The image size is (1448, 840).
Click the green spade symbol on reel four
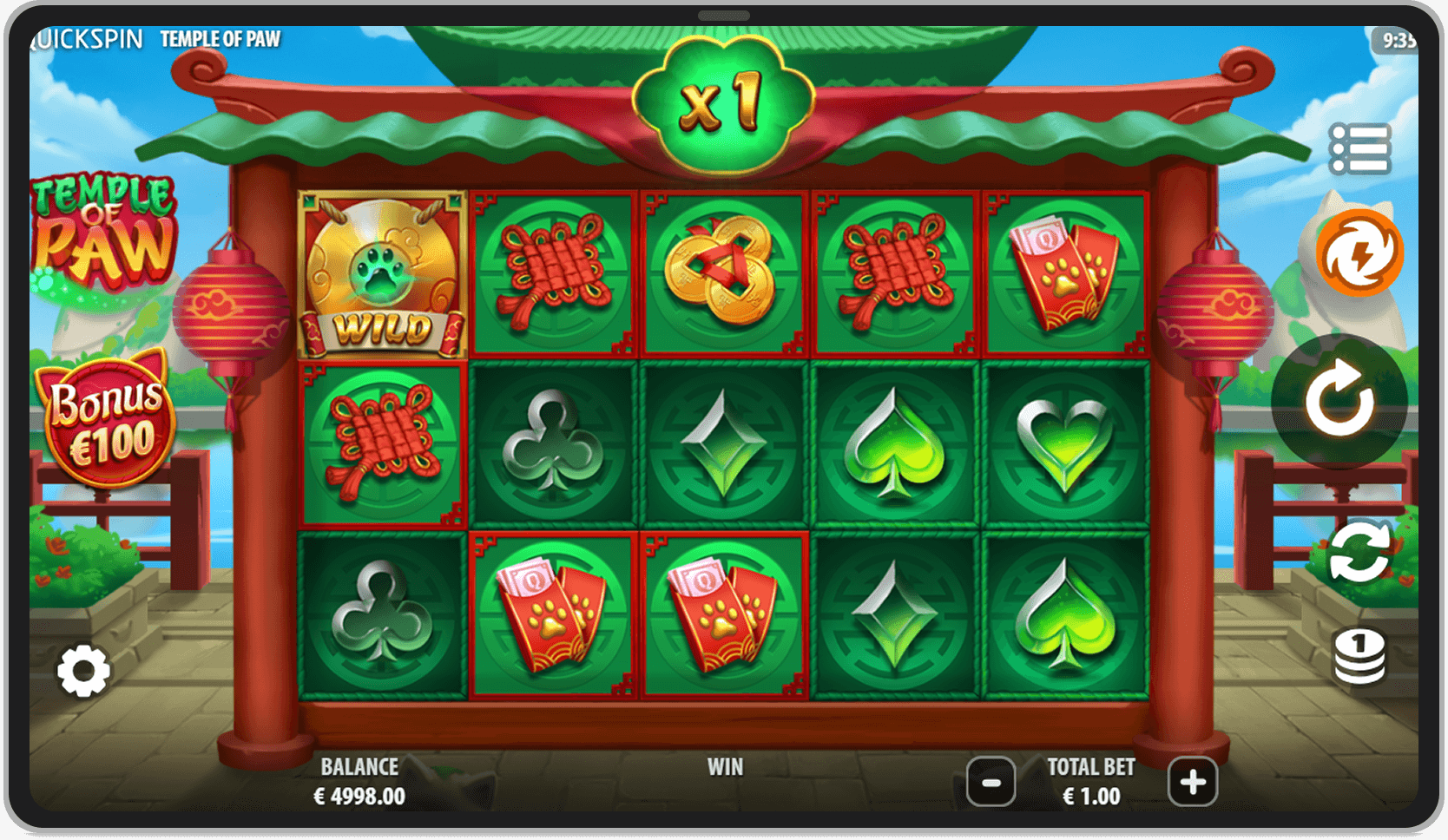click(x=896, y=441)
